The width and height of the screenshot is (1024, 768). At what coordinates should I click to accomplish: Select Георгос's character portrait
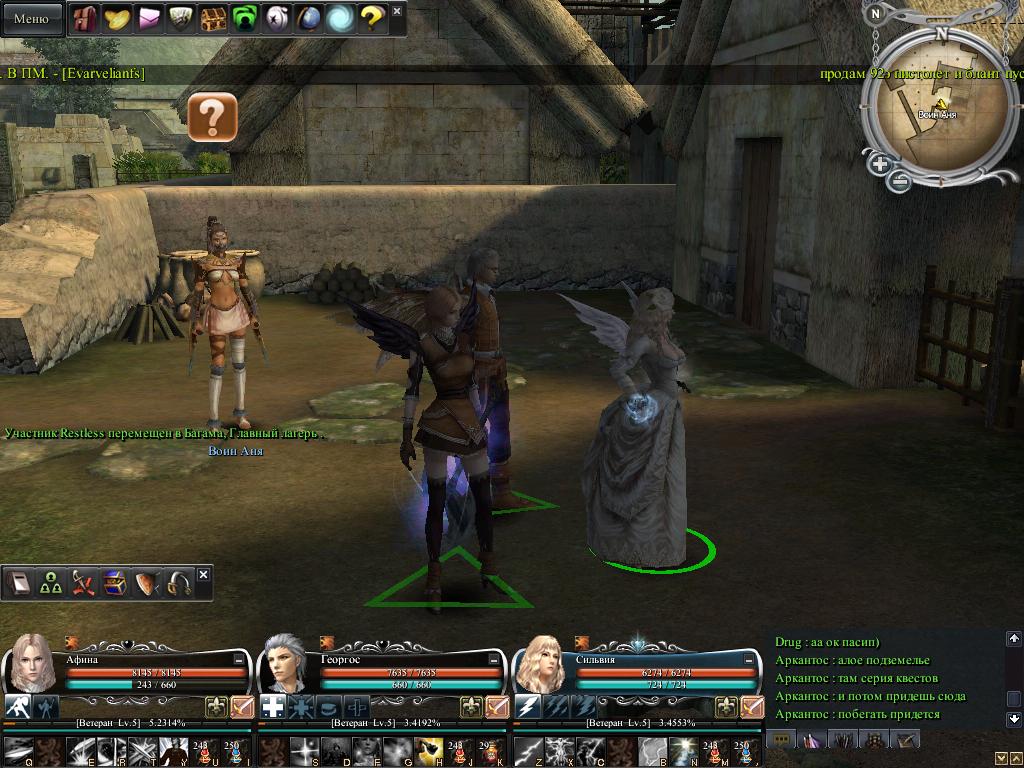[x=286, y=662]
